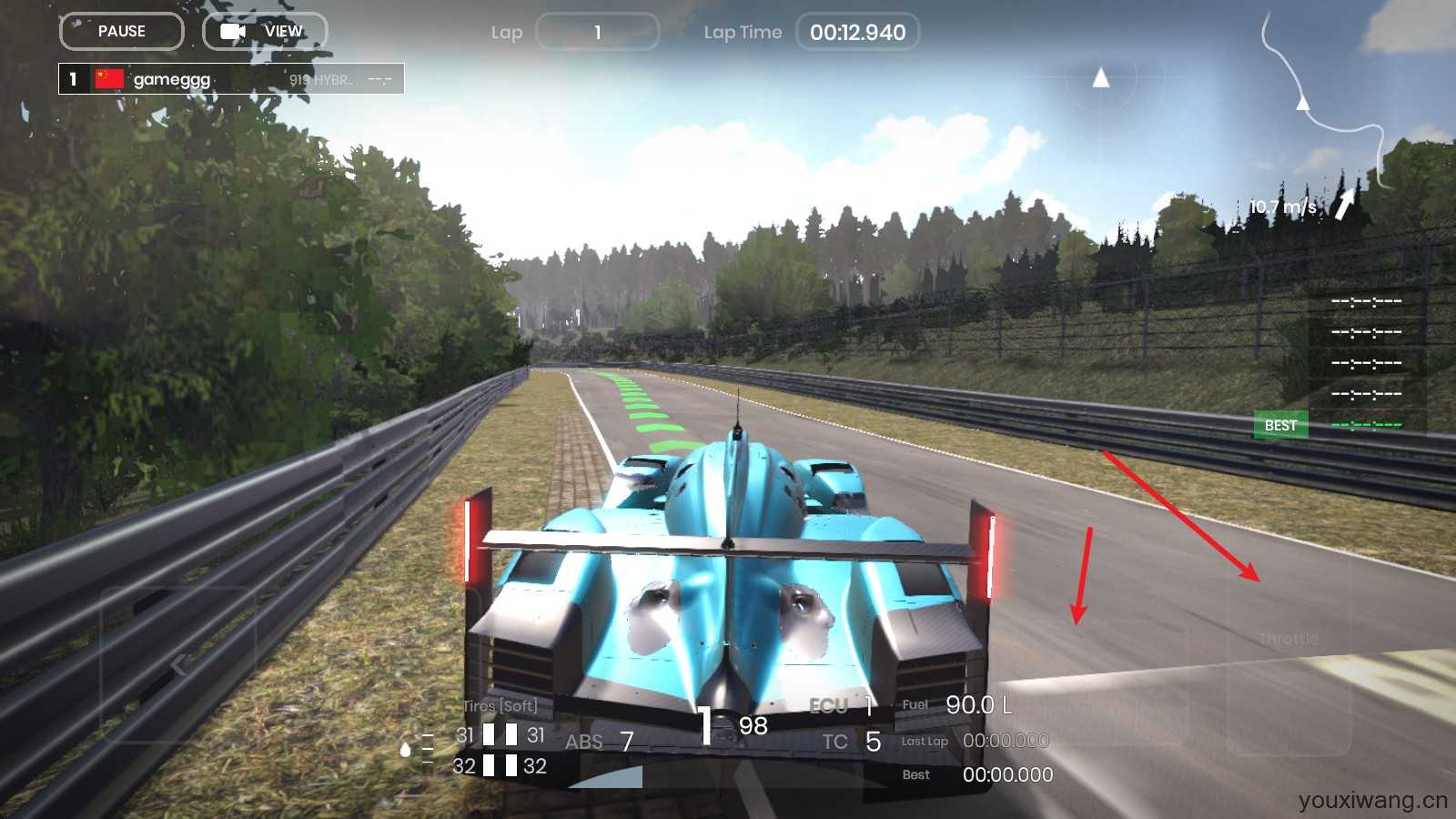Select the gameggg leaderboard row
1456x819 pixels.
click(x=231, y=79)
